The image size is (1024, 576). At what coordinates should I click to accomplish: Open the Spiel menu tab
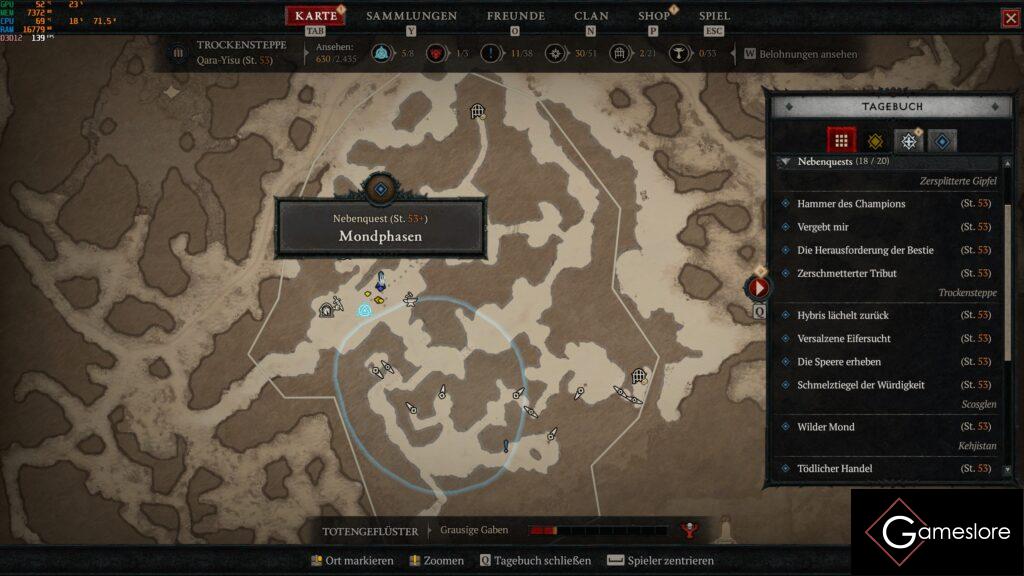[714, 16]
